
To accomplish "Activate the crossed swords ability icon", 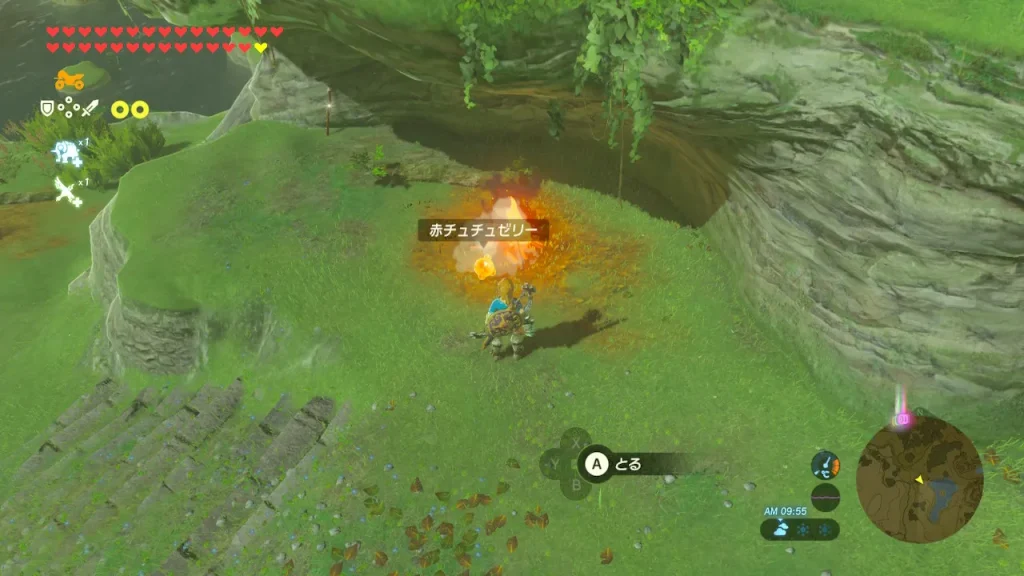I will pos(67,190).
